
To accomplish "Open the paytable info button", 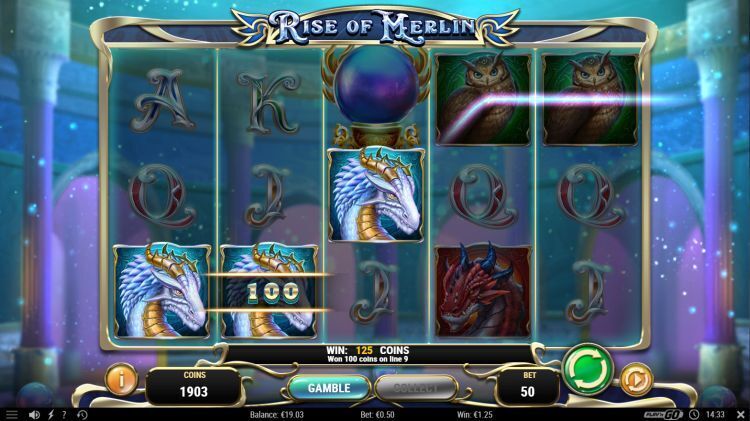I will pyautogui.click(x=122, y=379).
